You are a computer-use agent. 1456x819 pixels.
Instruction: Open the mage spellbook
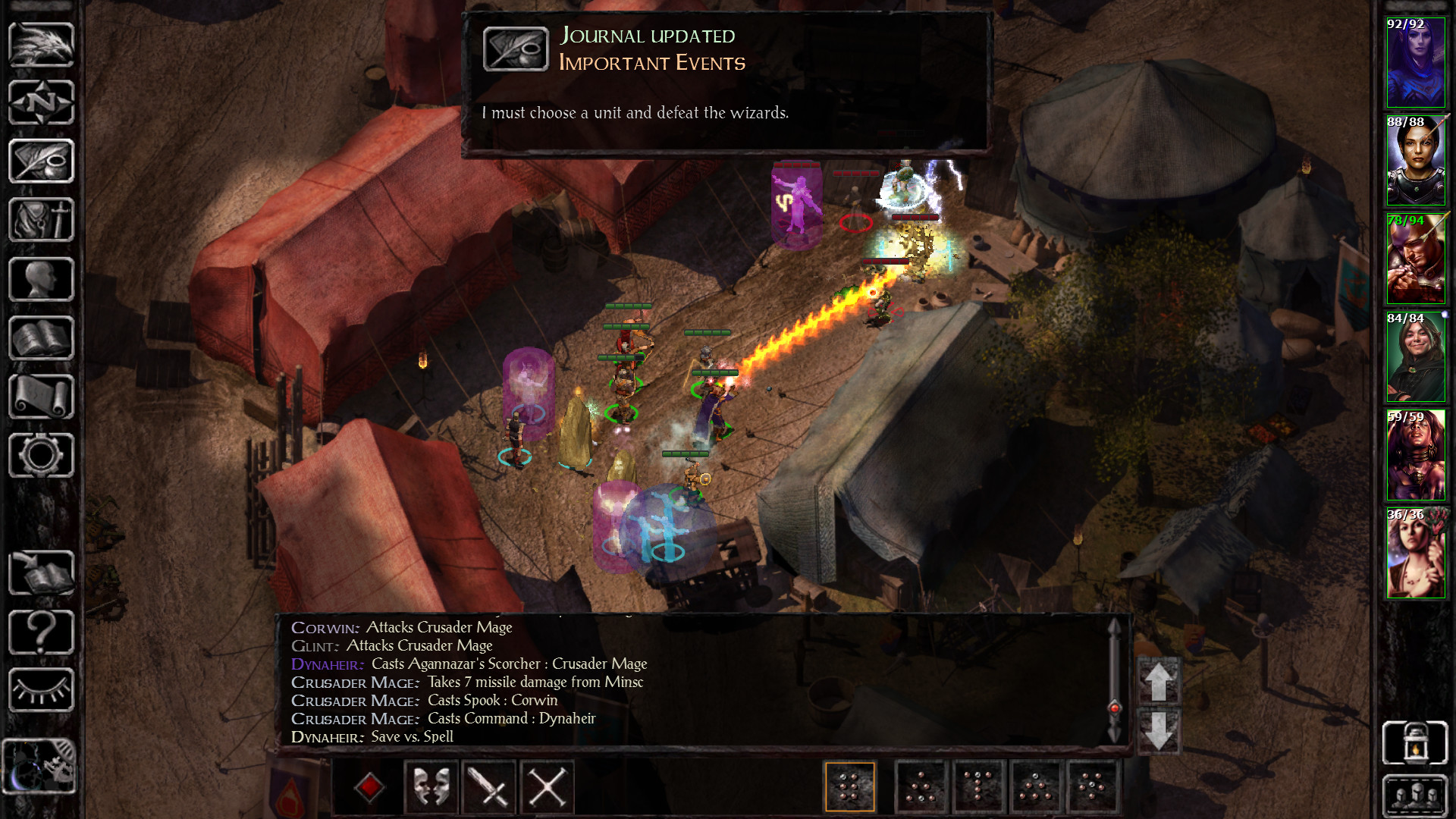pyautogui.click(x=41, y=336)
